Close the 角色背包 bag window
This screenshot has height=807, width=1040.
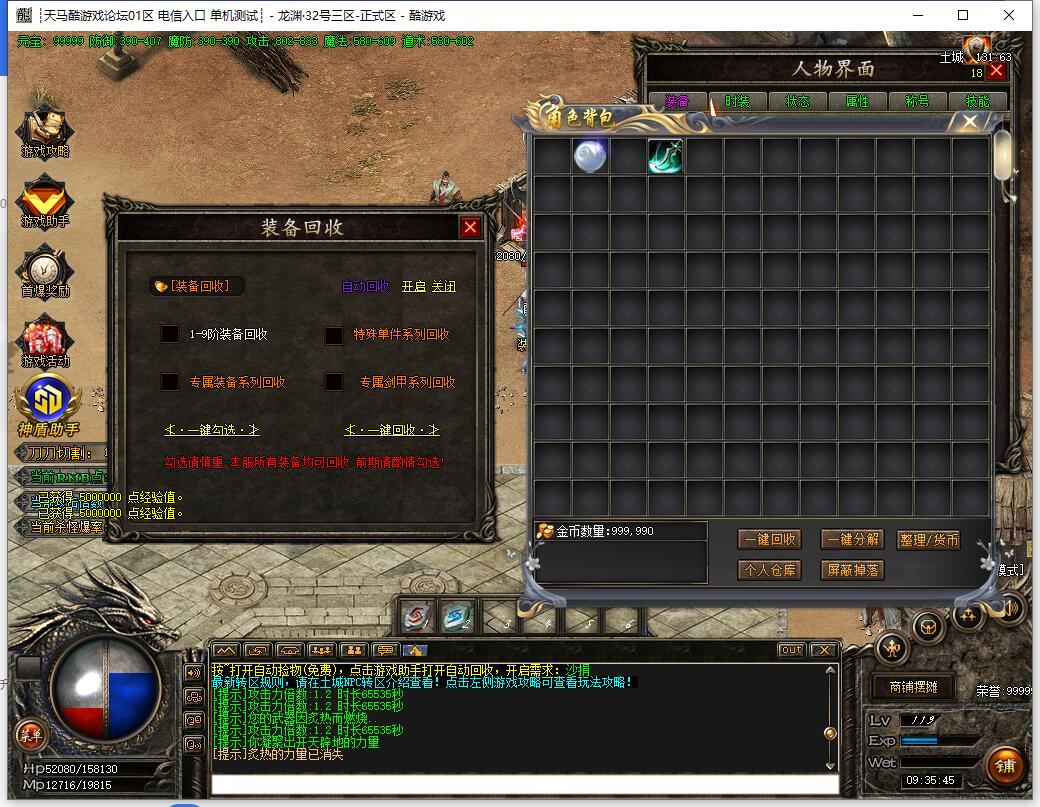click(x=969, y=121)
